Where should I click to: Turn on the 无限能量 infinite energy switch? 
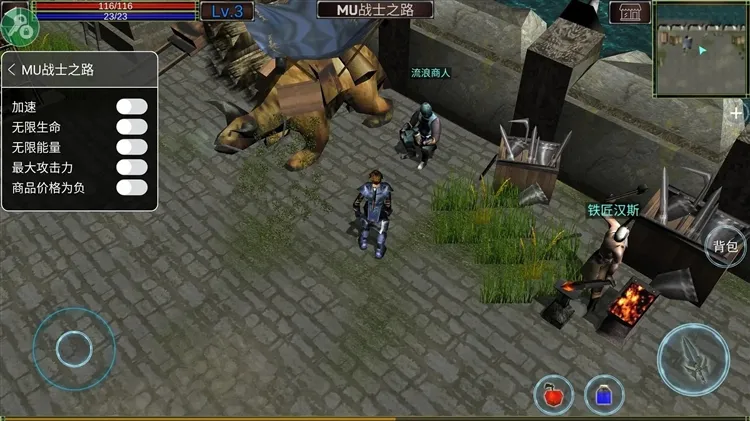point(132,147)
